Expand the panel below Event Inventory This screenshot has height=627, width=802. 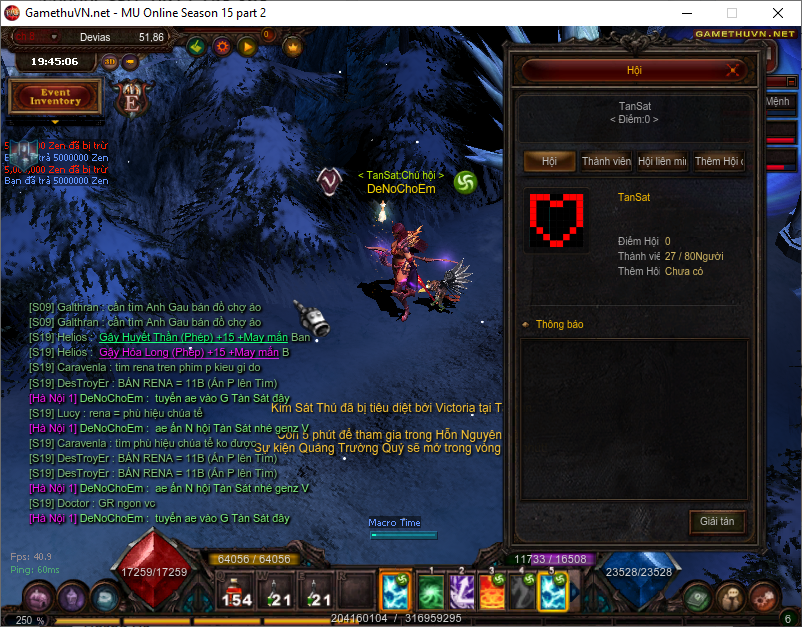coord(55,122)
